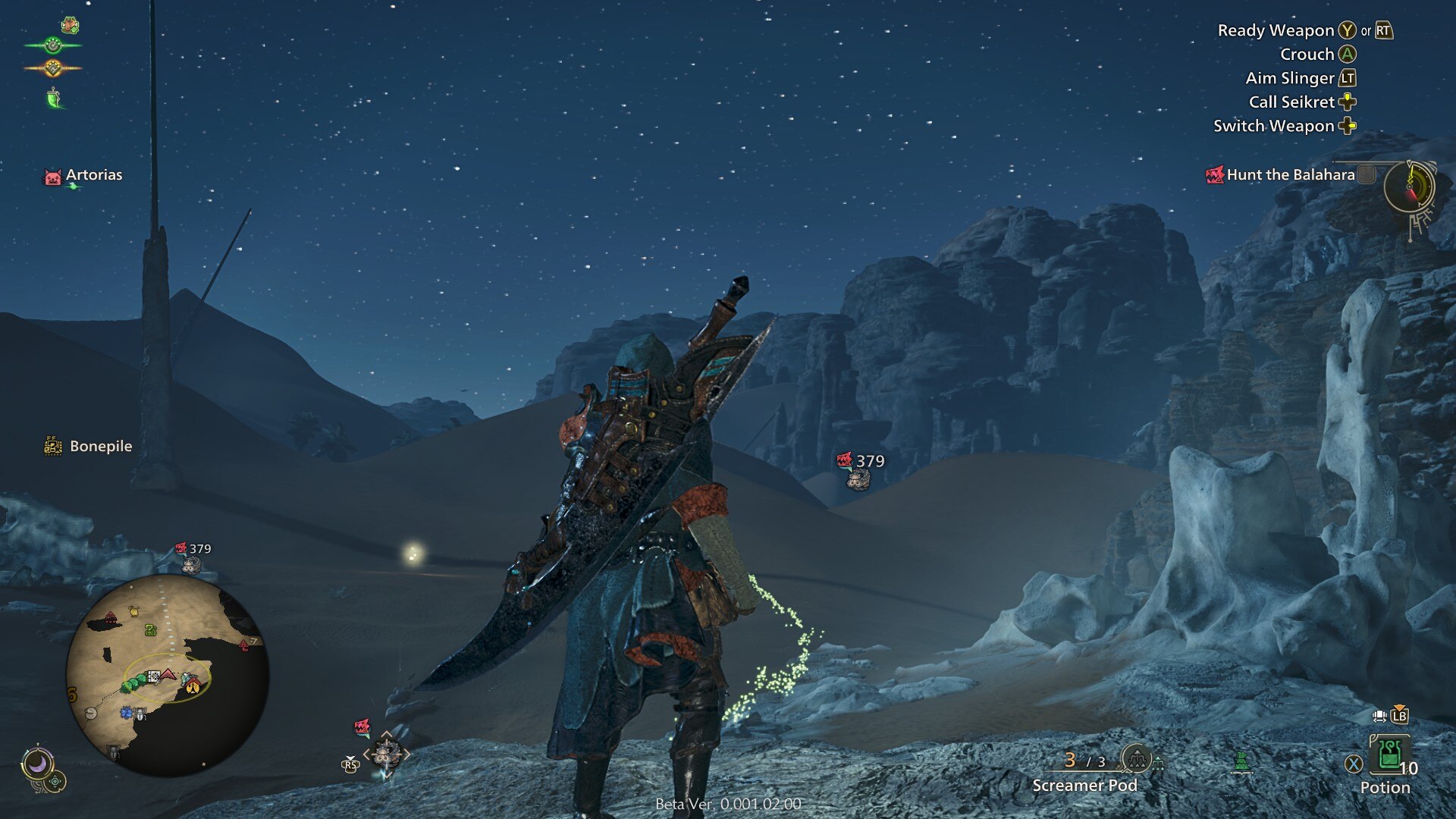This screenshot has height=819, width=1456.
Task: Toggle the LB item bar prompt
Action: click(x=1399, y=716)
